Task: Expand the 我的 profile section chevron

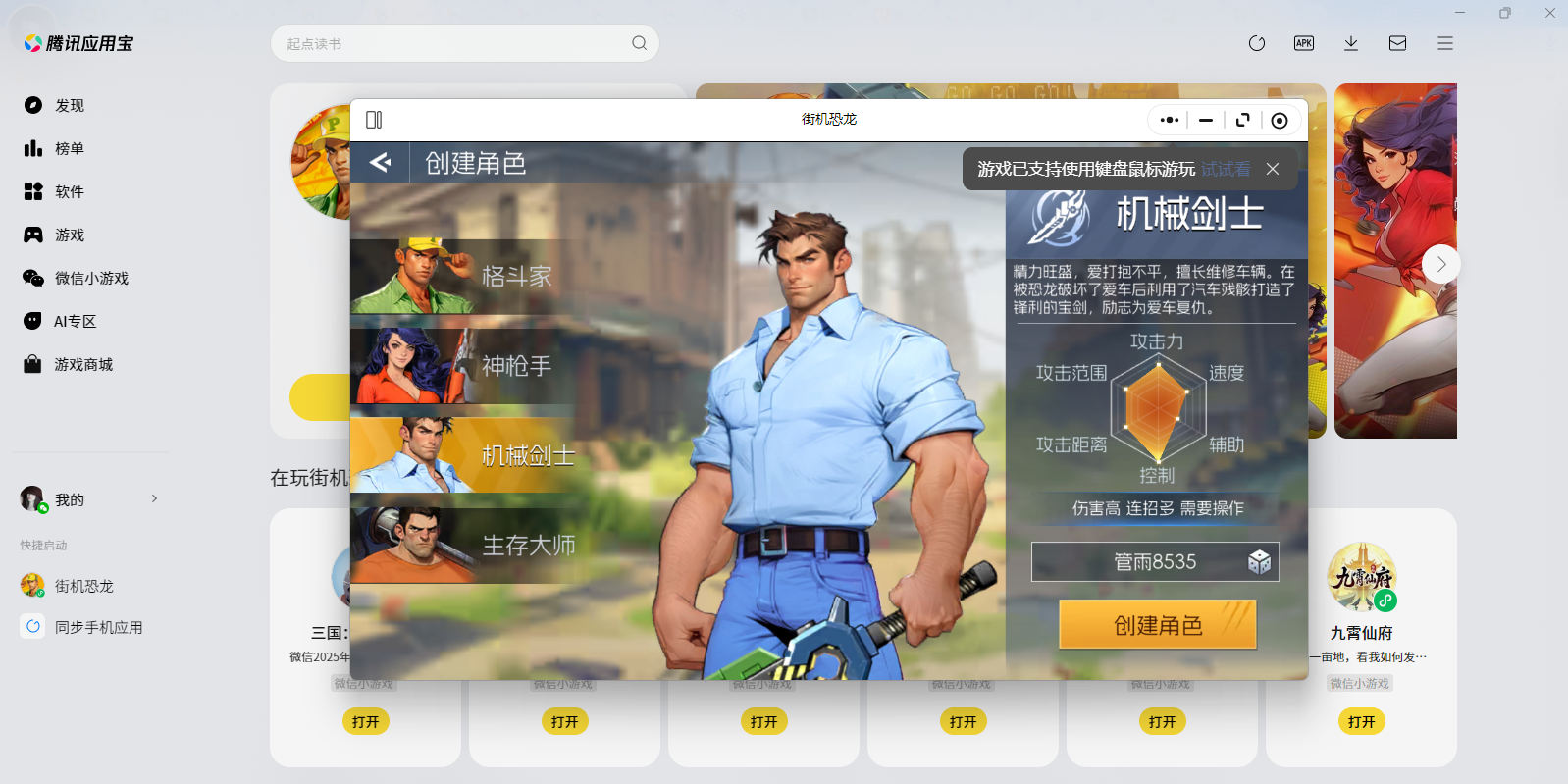Action: tap(153, 498)
